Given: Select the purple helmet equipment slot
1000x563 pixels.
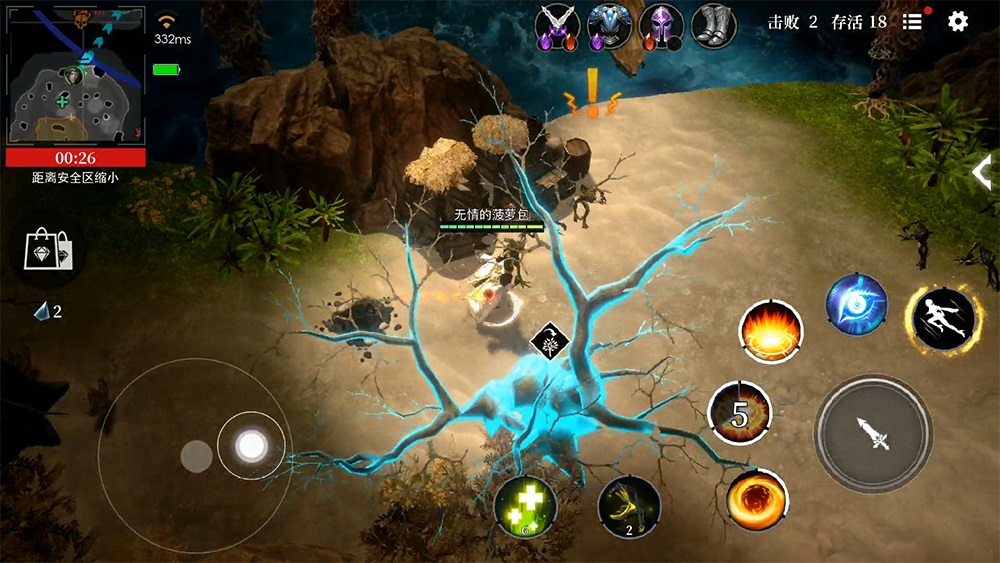Looking at the screenshot, I should [661, 25].
